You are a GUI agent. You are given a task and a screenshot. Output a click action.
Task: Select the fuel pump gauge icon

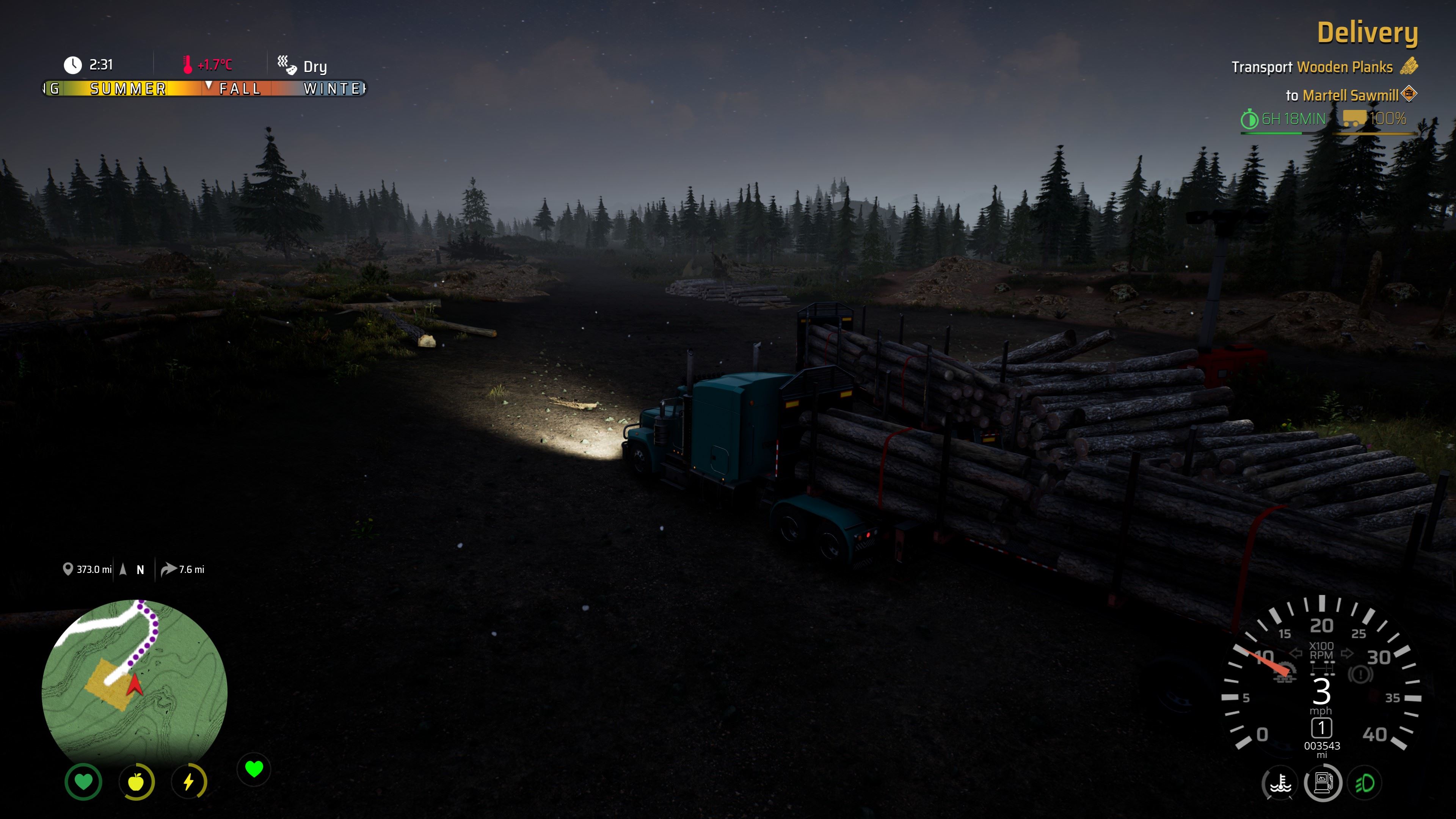pyautogui.click(x=1323, y=783)
